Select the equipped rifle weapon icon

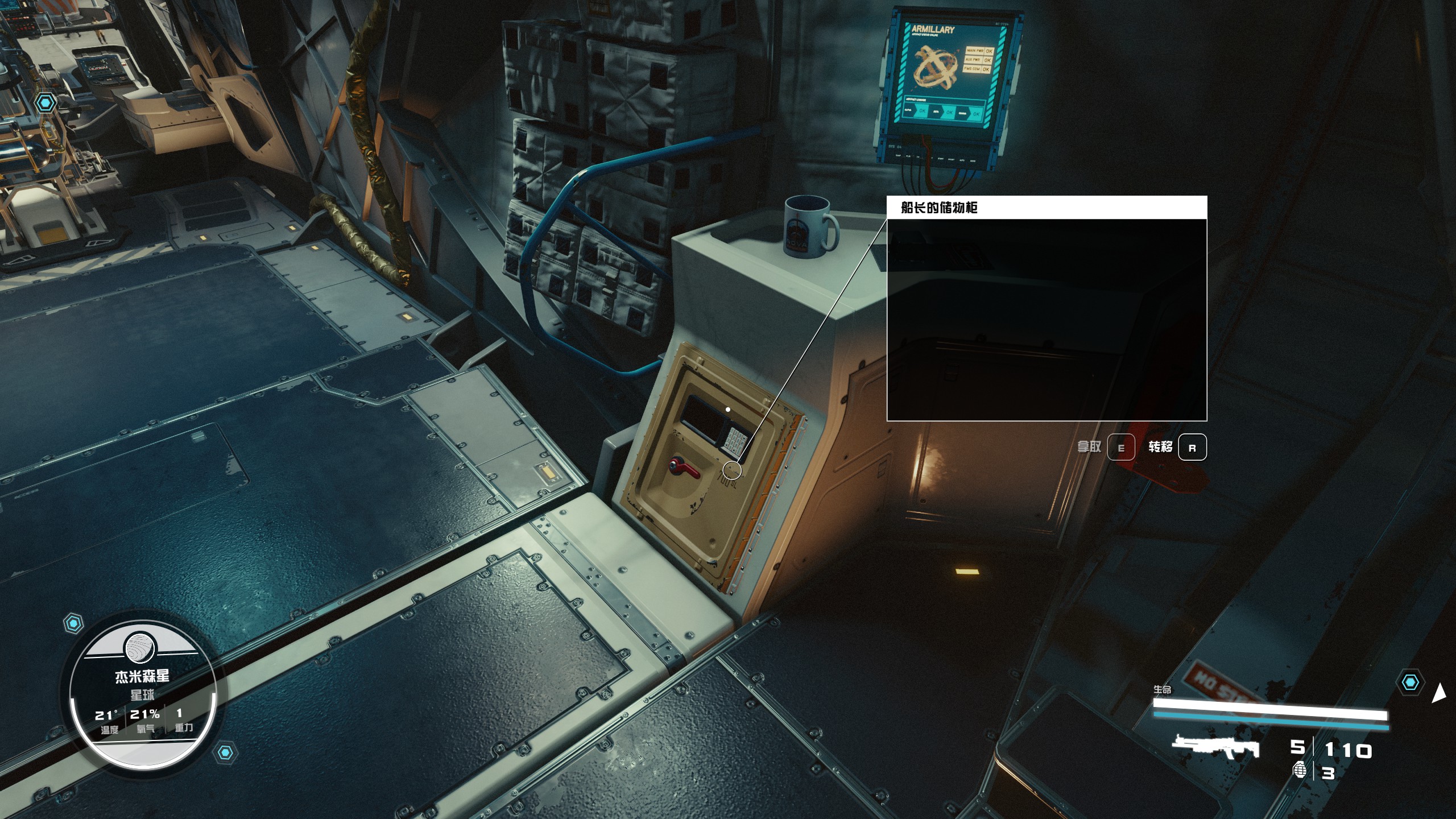1215,748
